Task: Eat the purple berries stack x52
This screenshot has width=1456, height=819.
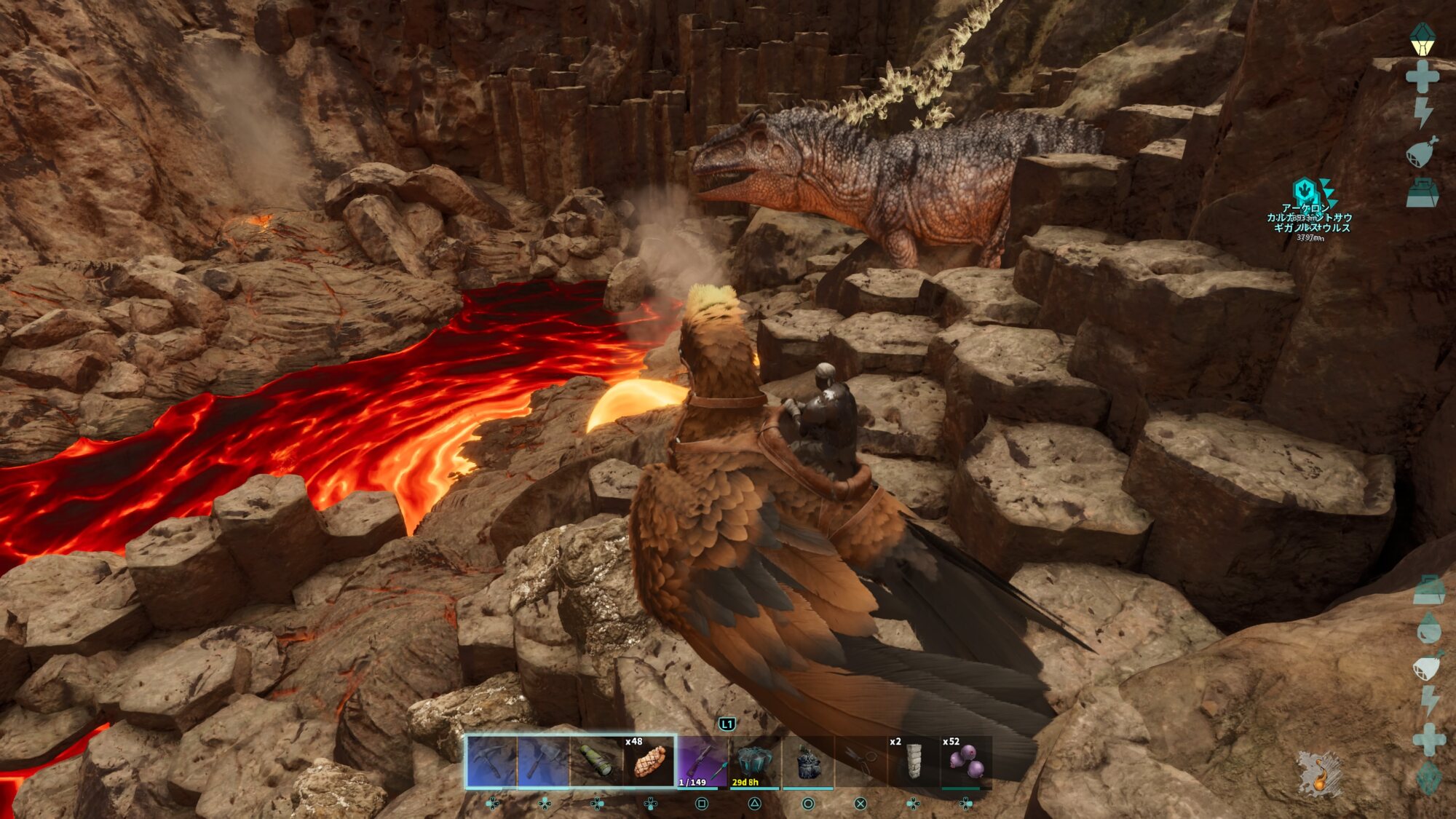Action: 965,761
